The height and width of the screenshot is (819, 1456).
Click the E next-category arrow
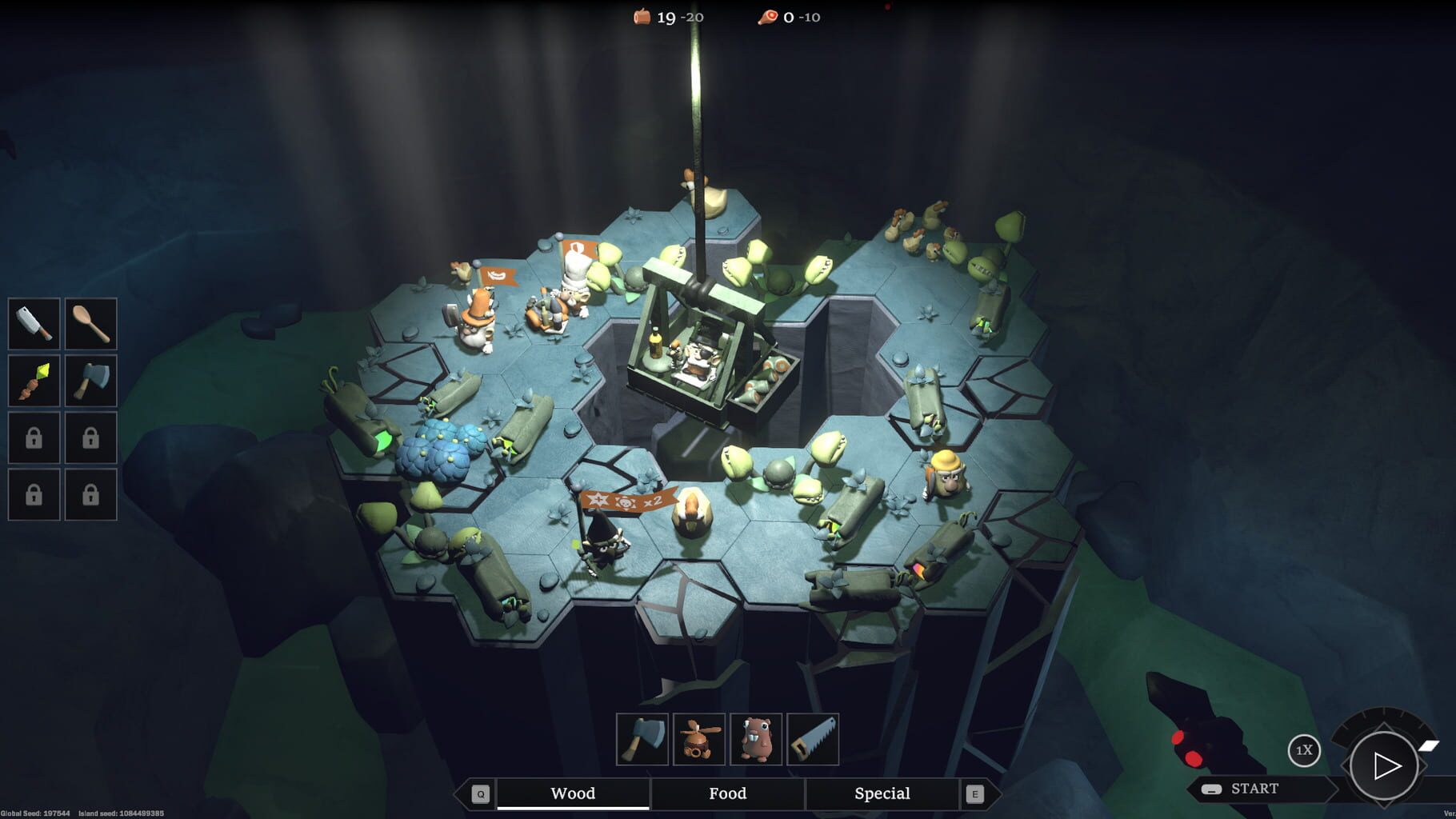(974, 794)
